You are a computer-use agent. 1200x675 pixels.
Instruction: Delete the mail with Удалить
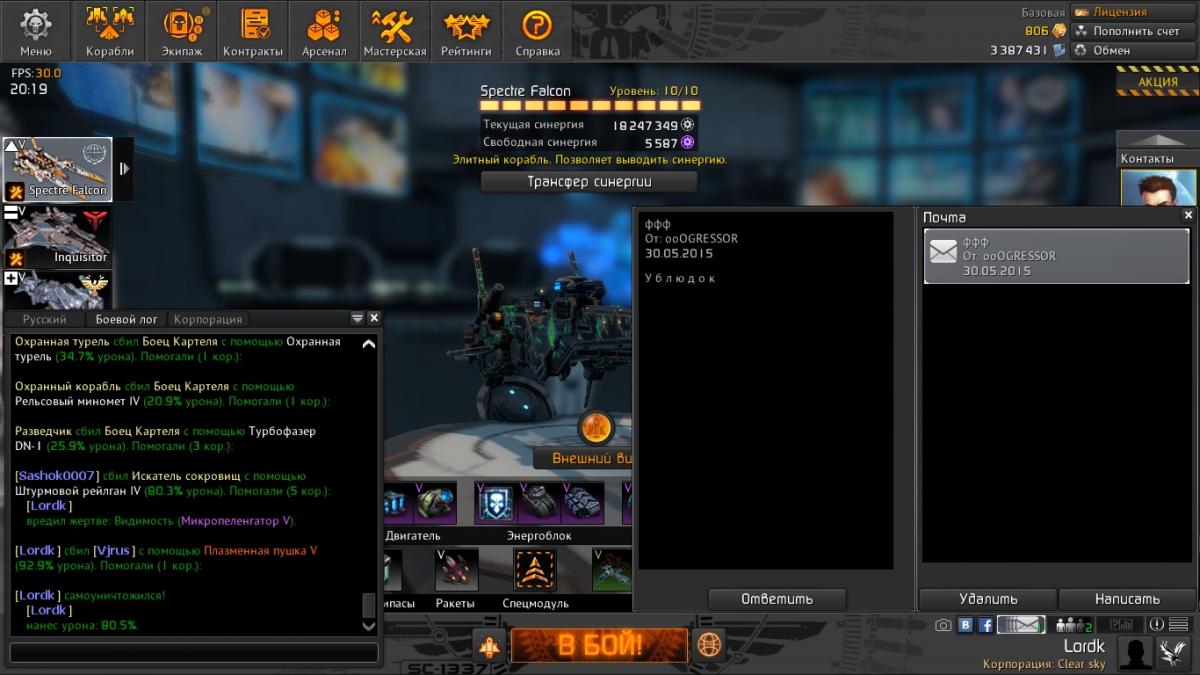coord(988,599)
